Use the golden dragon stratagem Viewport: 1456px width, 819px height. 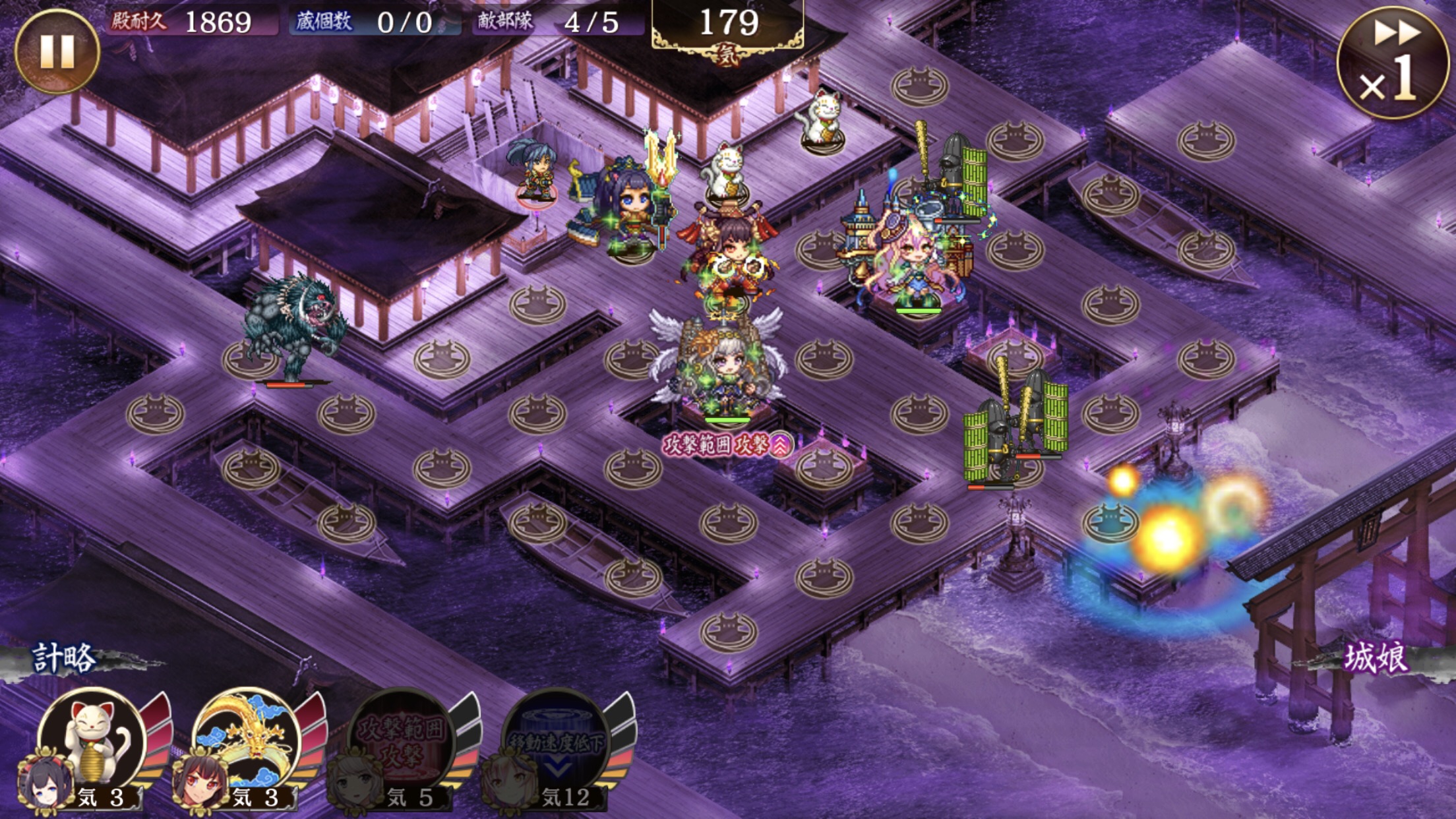point(247,740)
